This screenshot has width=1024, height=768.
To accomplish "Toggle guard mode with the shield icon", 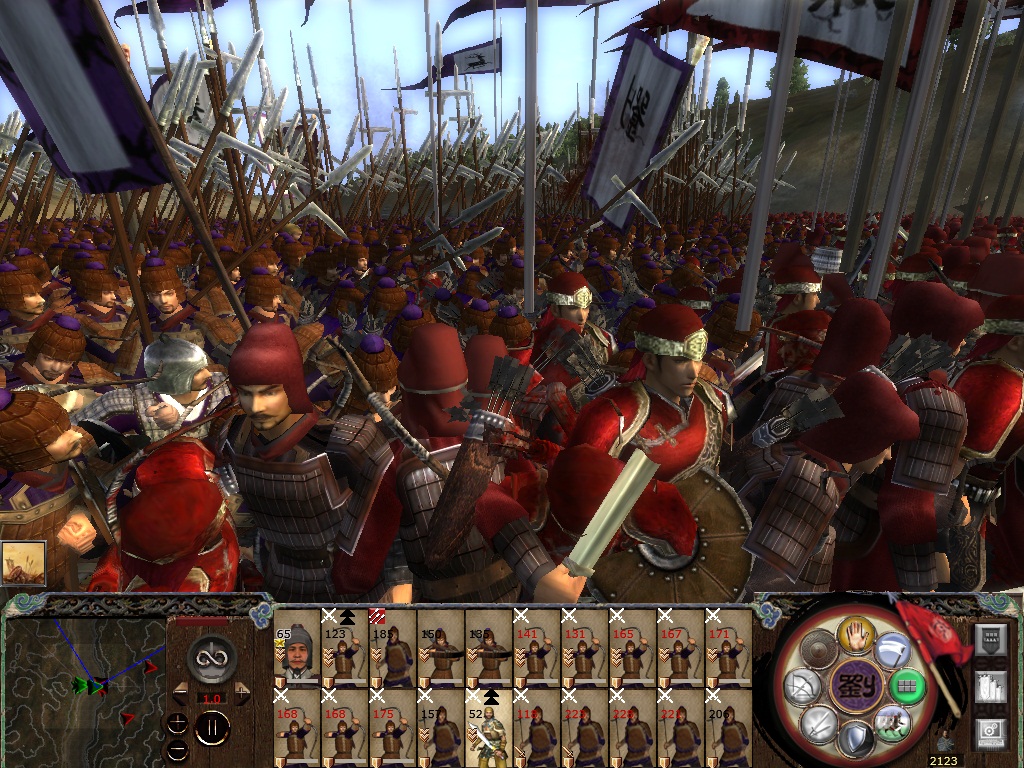I will 856,740.
